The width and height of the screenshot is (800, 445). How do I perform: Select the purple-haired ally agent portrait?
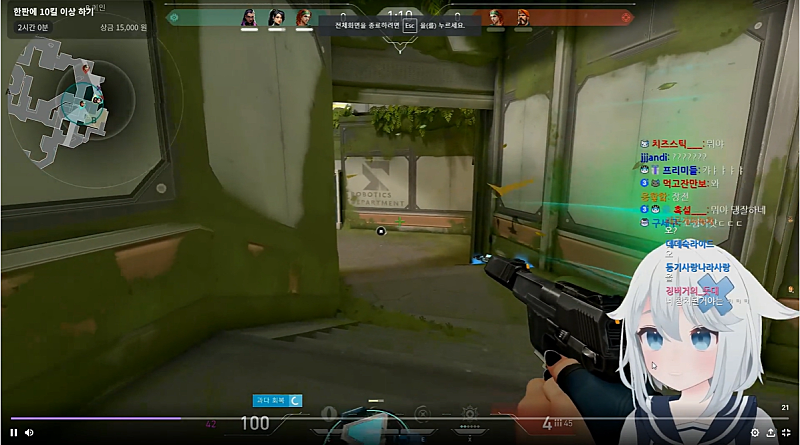pos(249,17)
